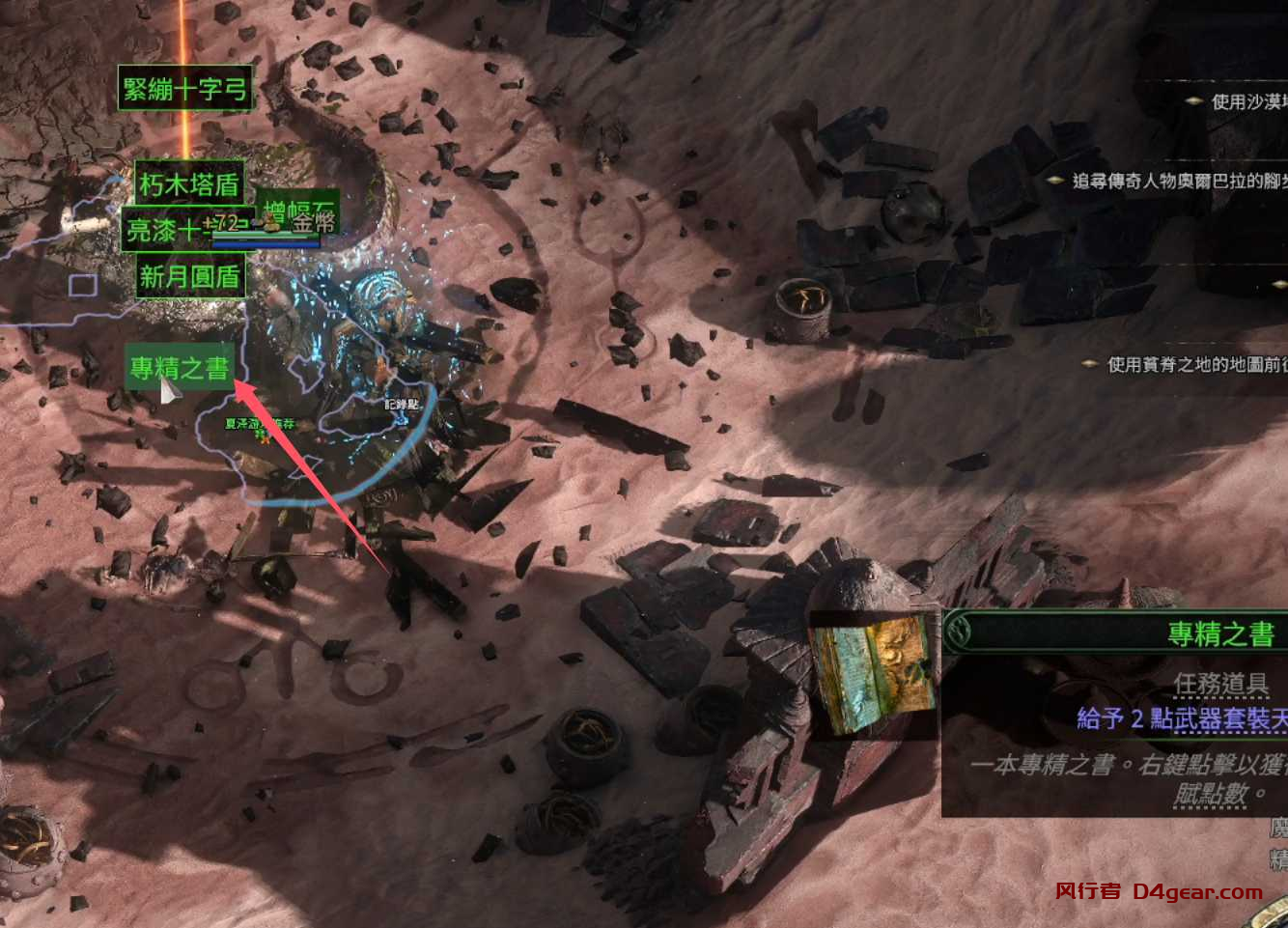Viewport: 1288px width, 928px height.
Task: Pick up the 專精之書 loot label
Action: [x=181, y=368]
